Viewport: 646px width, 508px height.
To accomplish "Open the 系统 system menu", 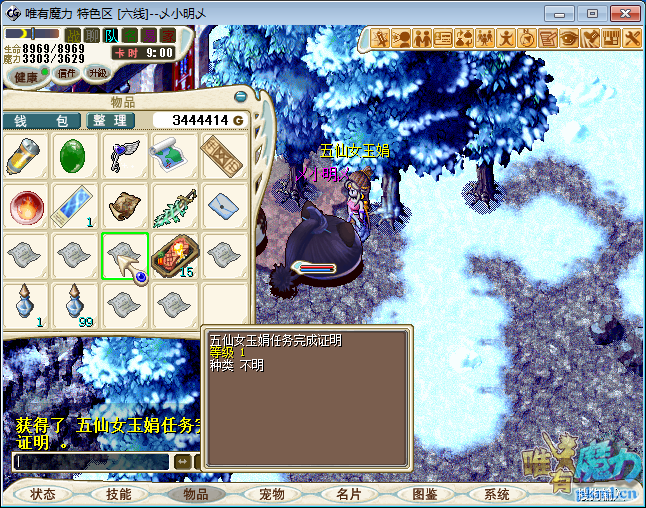I will pyautogui.click(x=496, y=494).
